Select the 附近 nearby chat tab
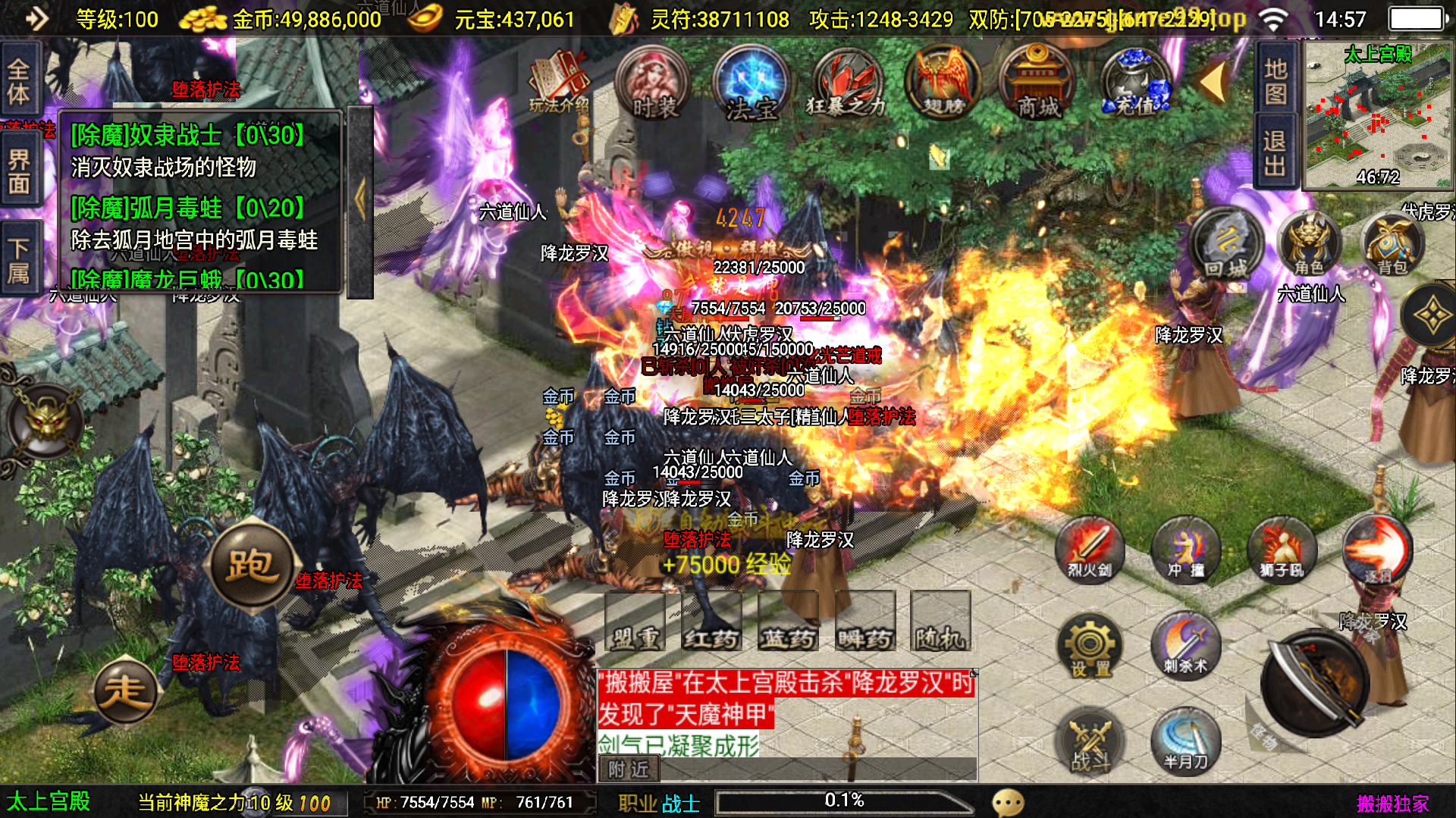 (629, 769)
